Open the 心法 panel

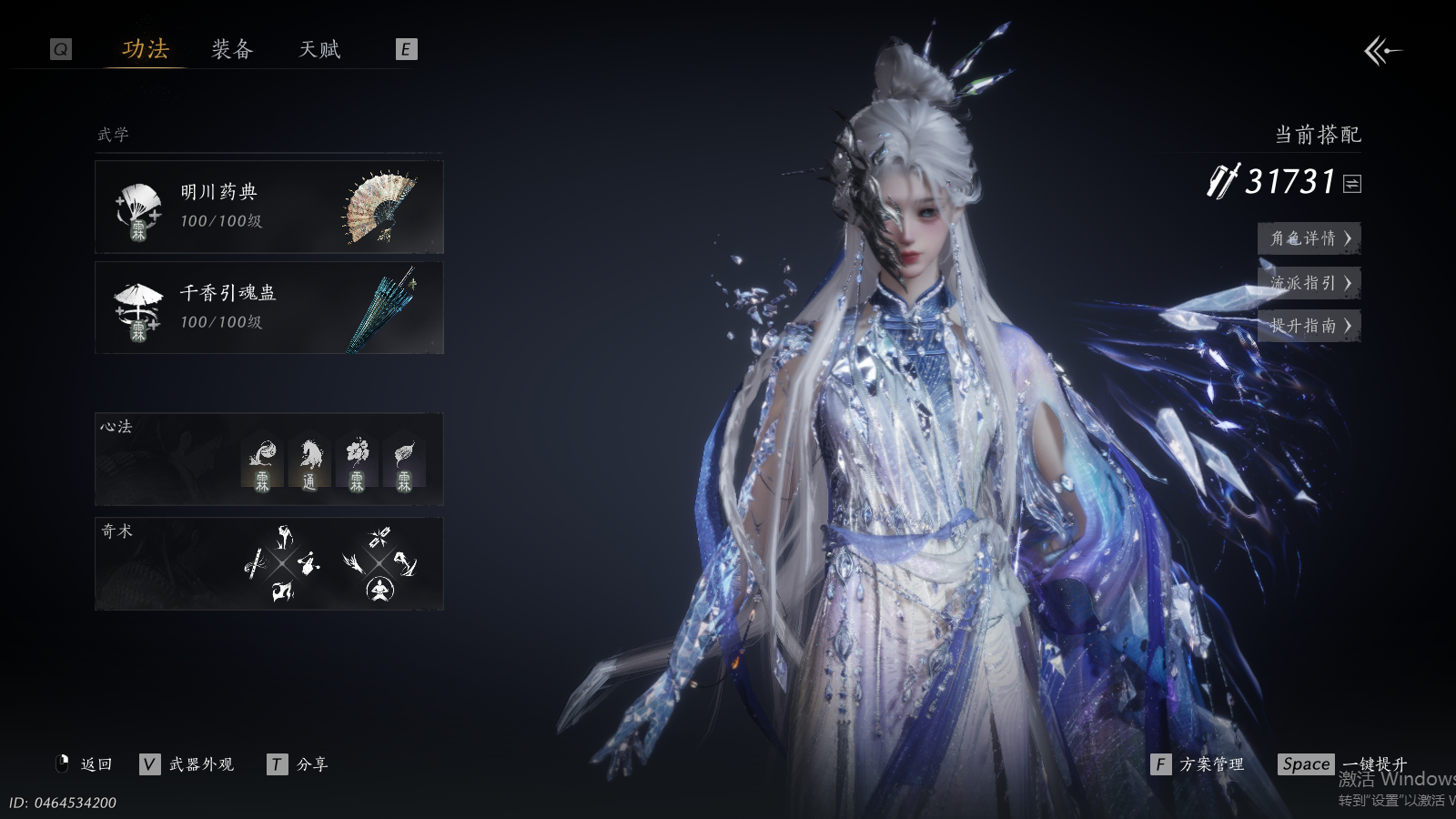tap(269, 460)
